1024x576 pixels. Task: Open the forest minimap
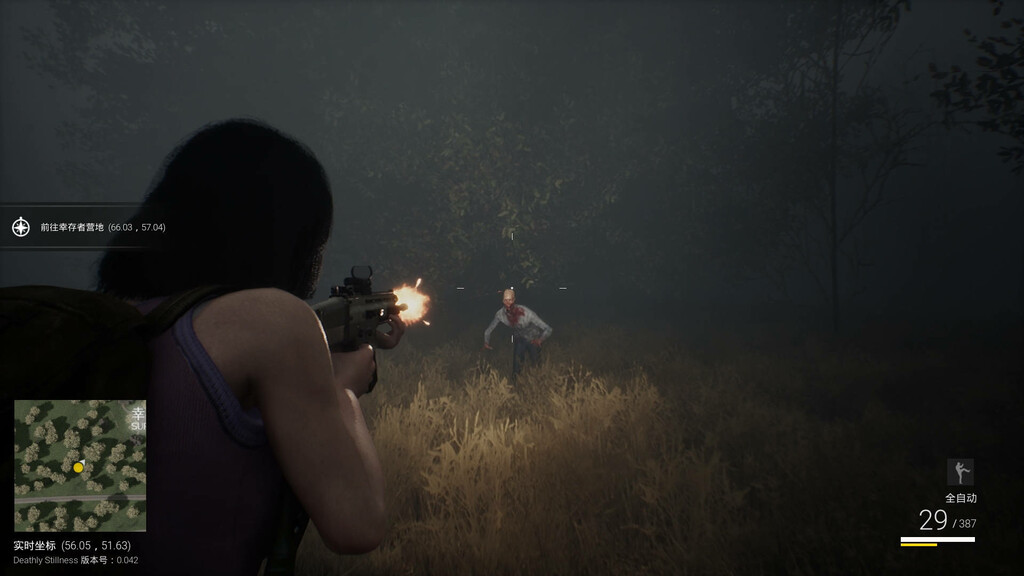tap(80, 465)
